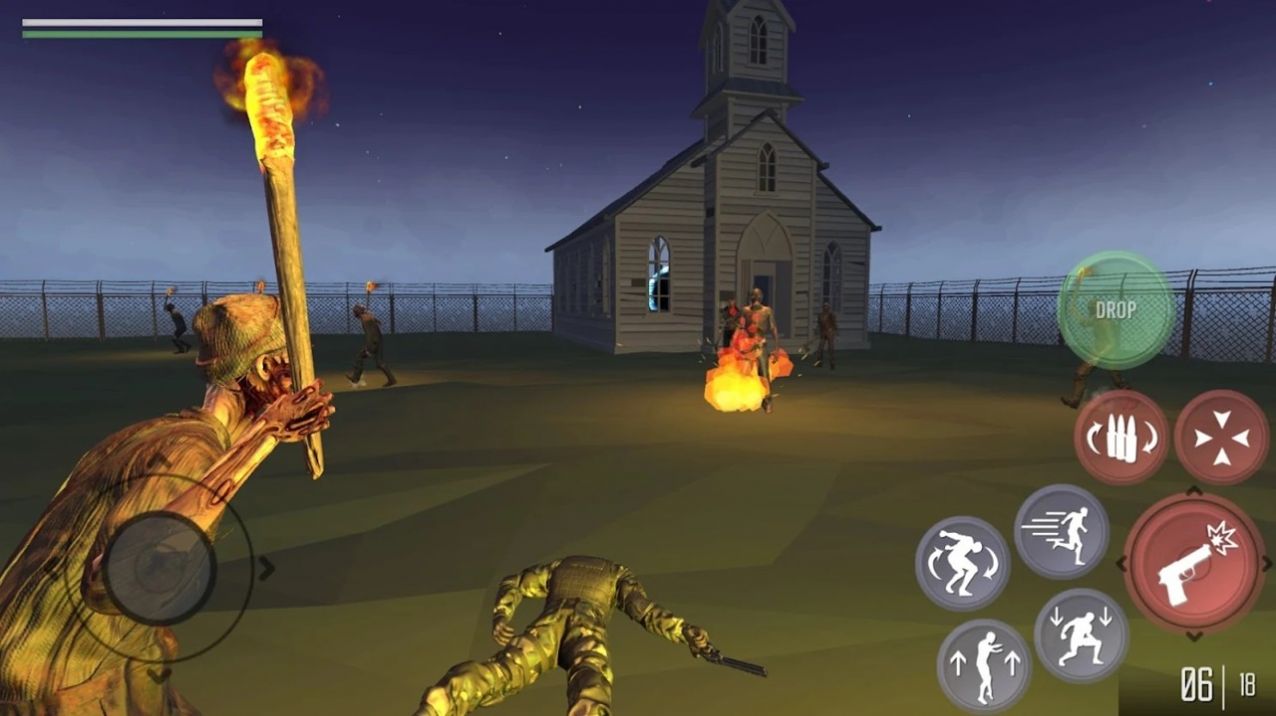The image size is (1276, 716).
Task: Tap the green DROP button
Action: pos(1115,310)
